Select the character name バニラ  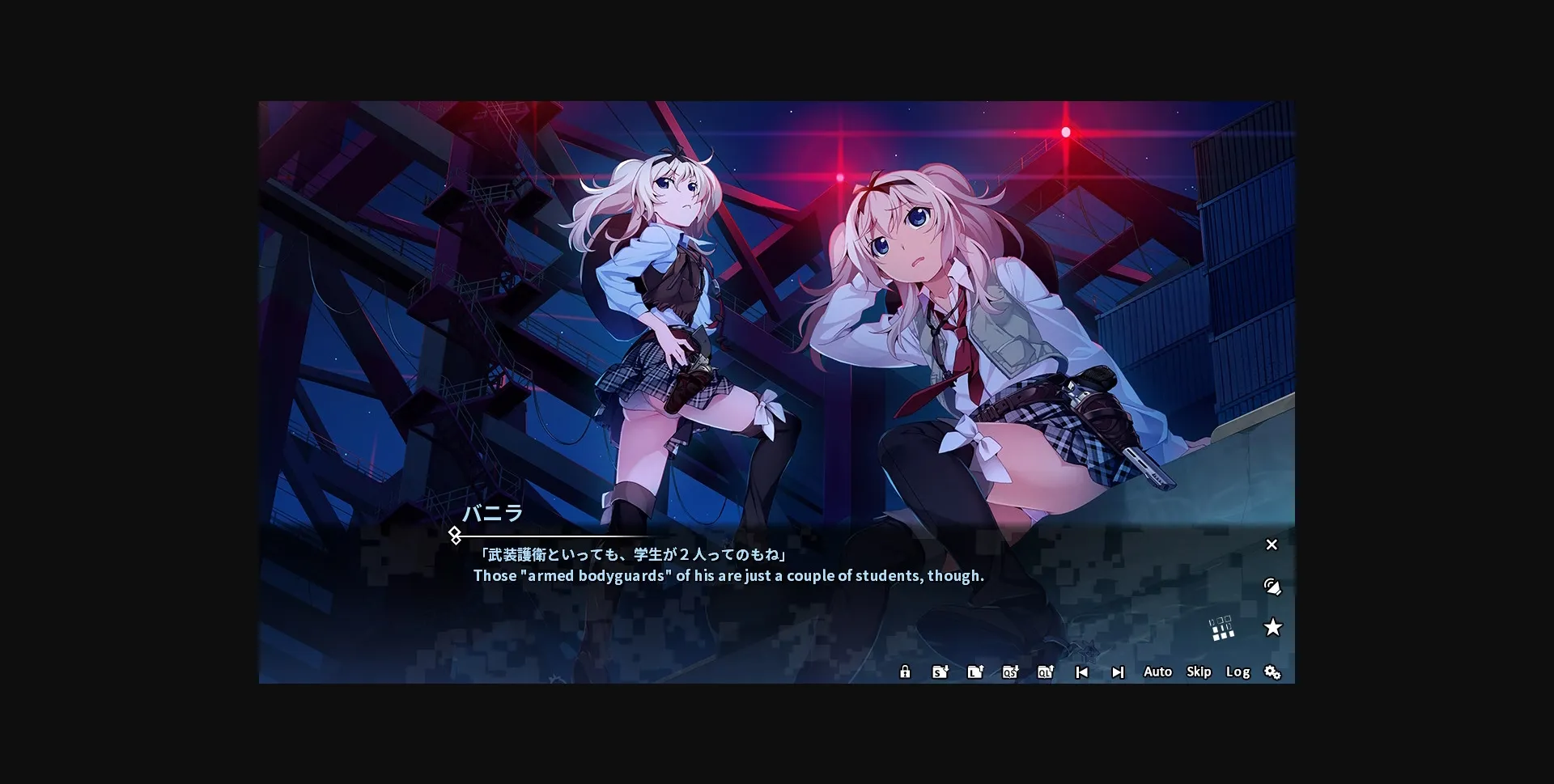[492, 514]
